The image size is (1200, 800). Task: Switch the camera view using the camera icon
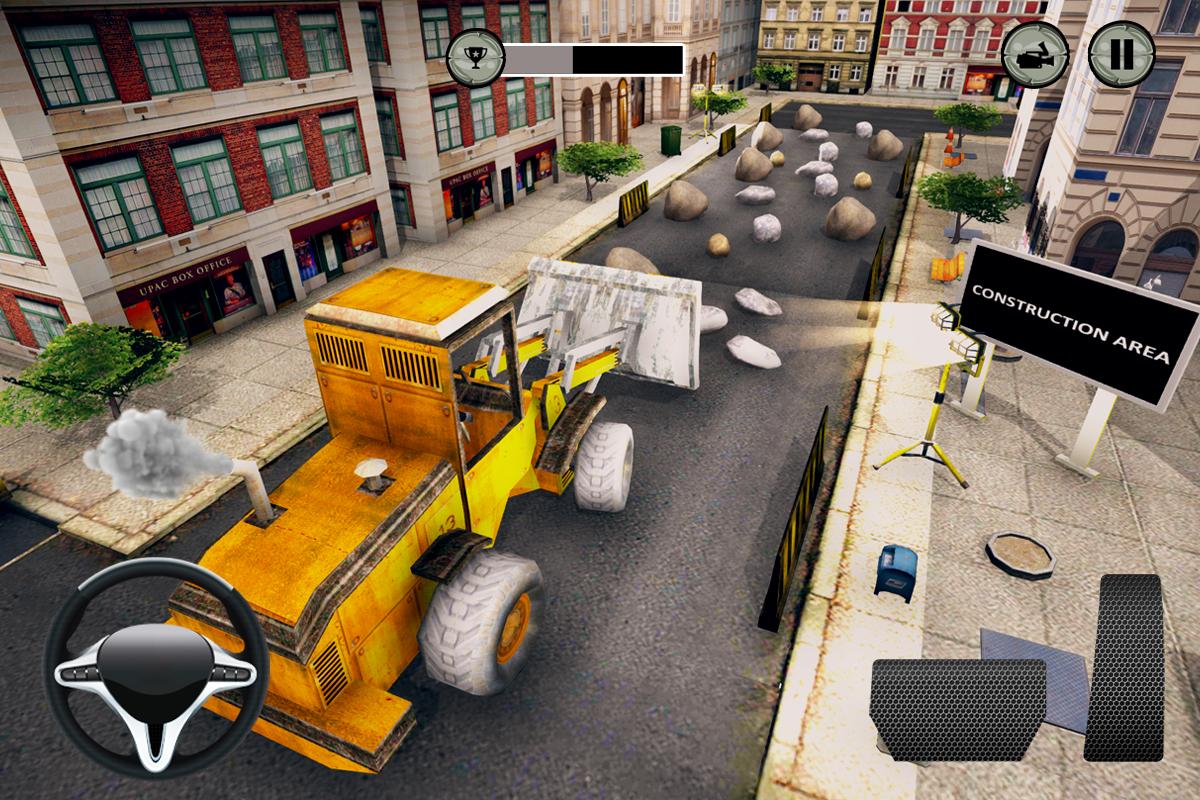click(x=1035, y=54)
